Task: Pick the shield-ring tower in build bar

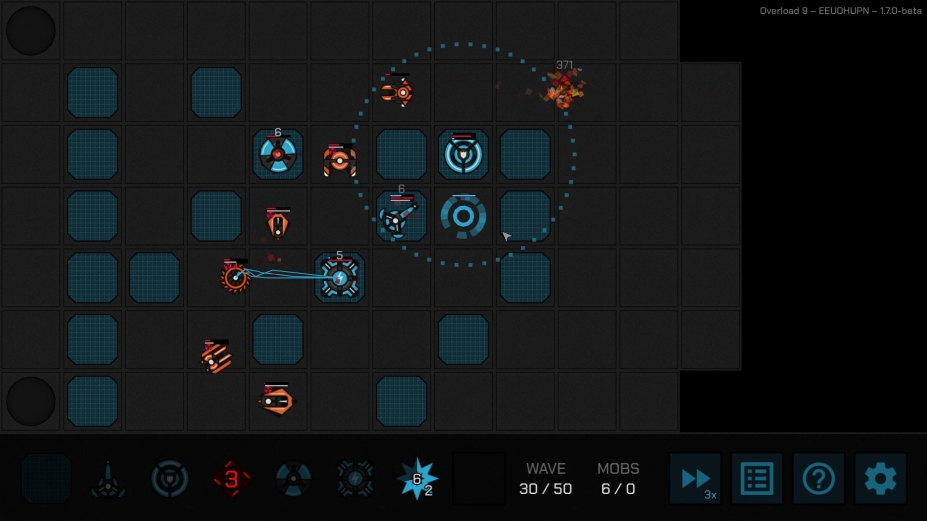Action: [170, 479]
